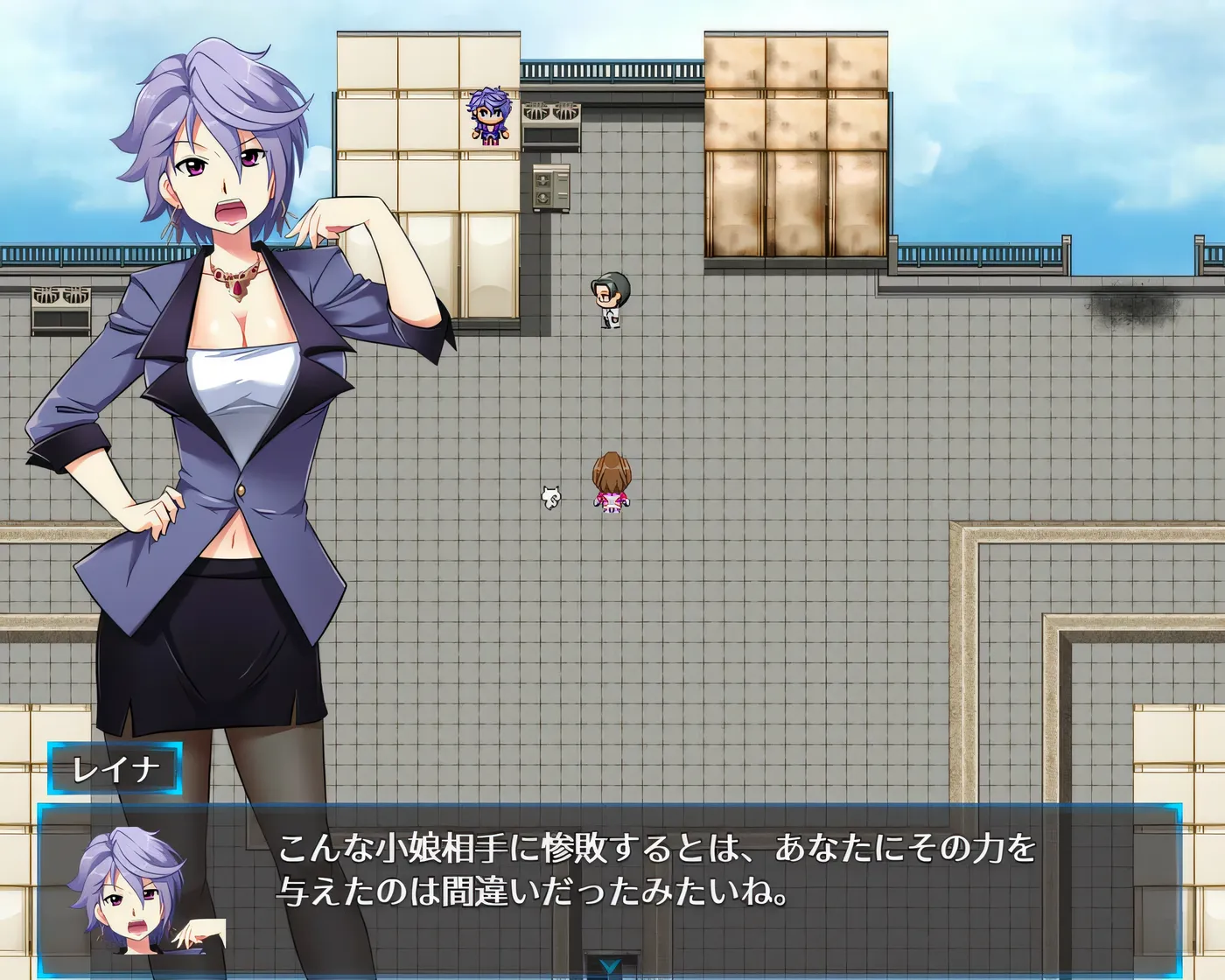Select the purple-haired sprite on the upper catwalk

coord(491,114)
